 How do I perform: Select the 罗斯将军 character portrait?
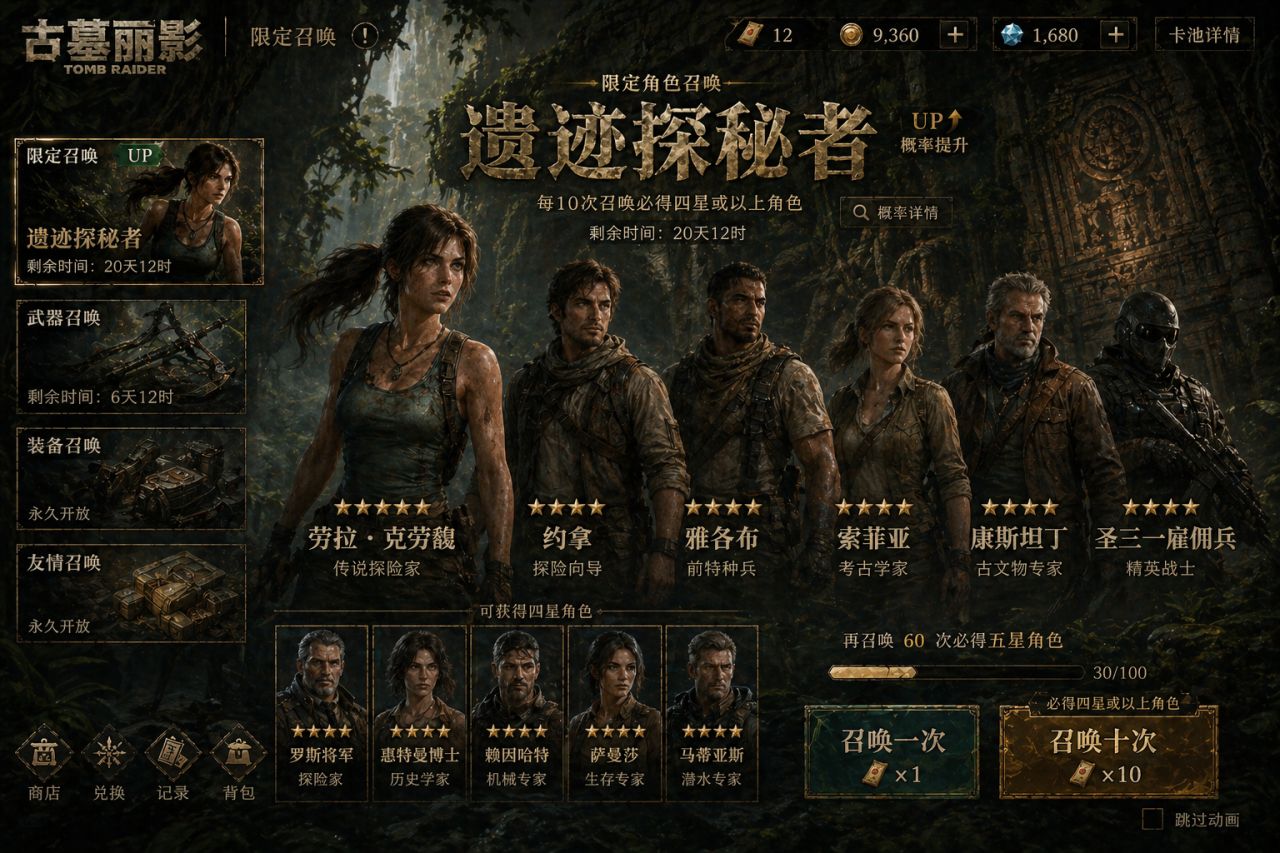pos(321,712)
